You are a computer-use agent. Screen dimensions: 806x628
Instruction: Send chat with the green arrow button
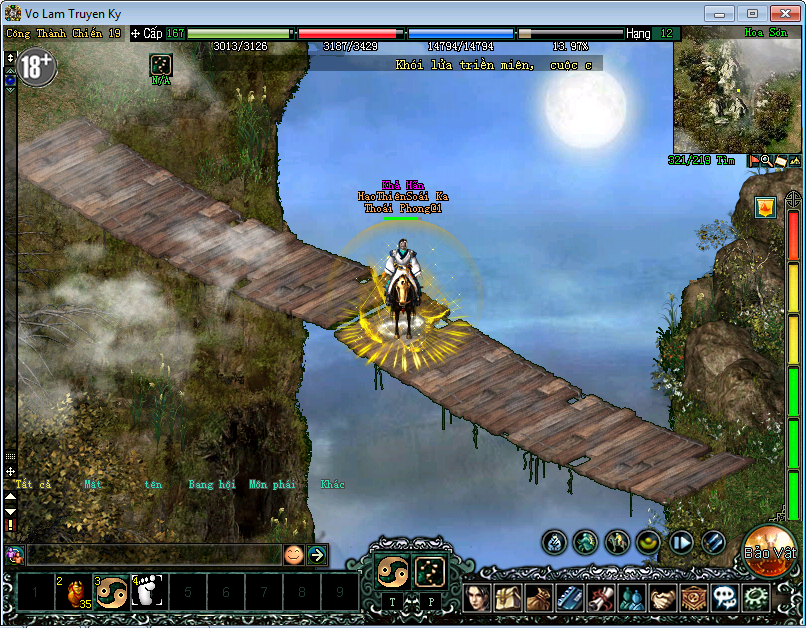(317, 554)
